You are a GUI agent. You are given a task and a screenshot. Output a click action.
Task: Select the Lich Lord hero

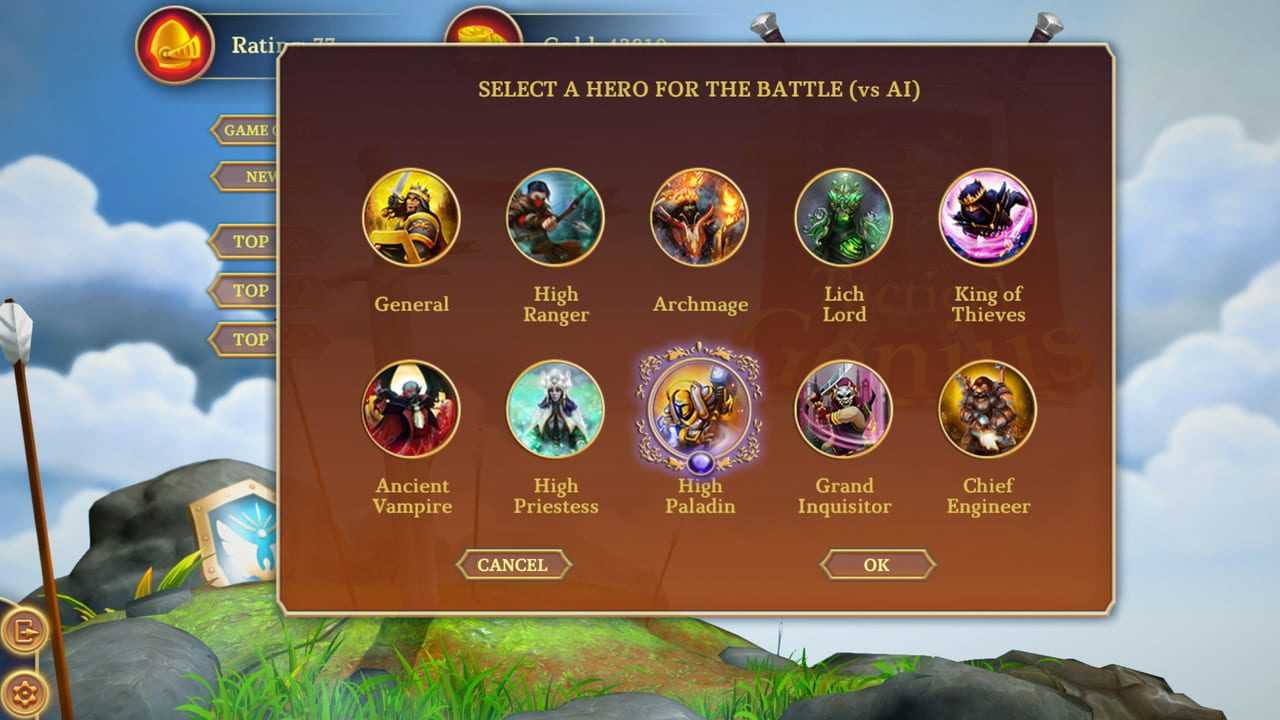[843, 218]
